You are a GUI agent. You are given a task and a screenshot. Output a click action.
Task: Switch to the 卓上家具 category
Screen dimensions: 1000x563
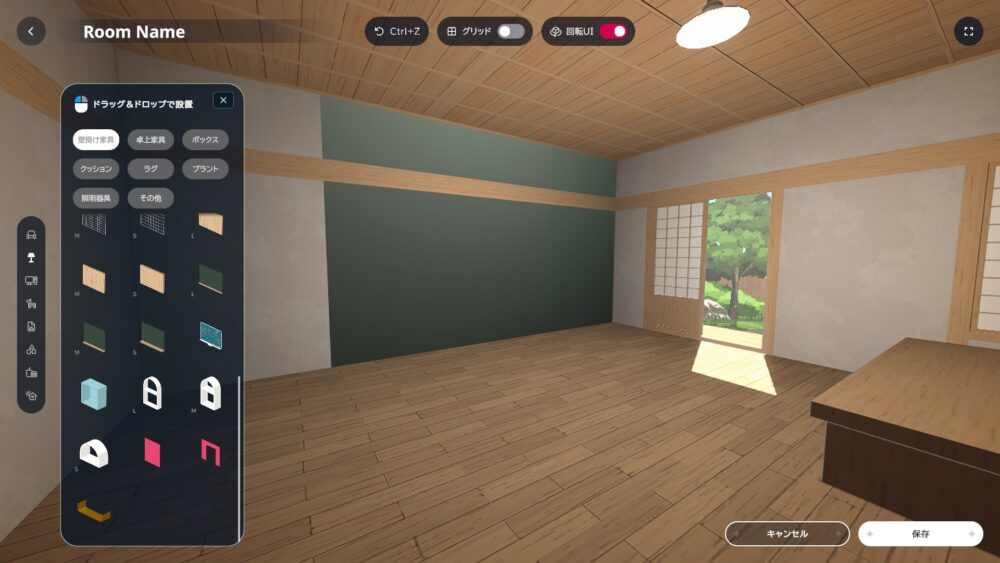151,140
